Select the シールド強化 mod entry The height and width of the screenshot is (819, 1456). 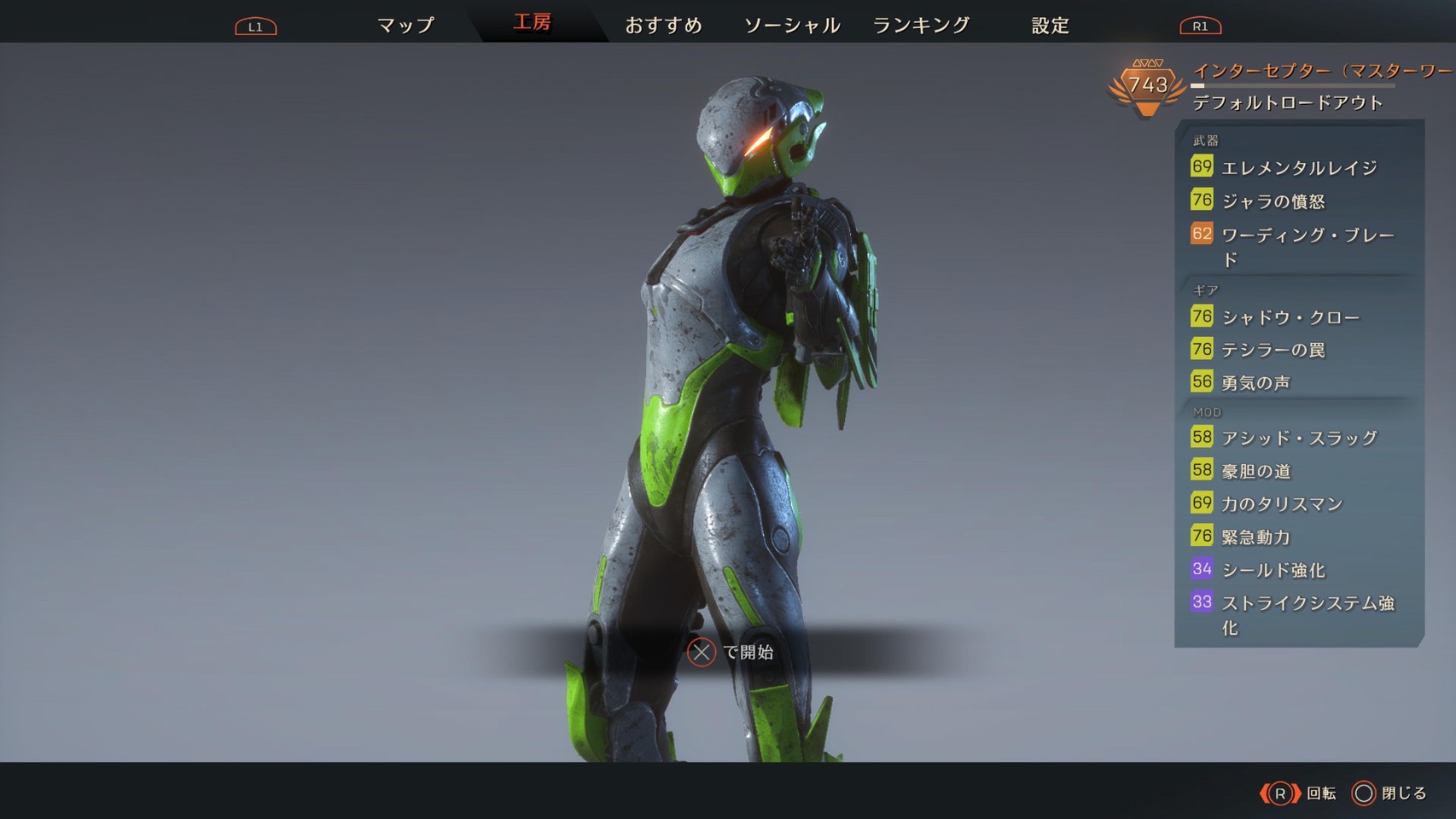pos(1273,570)
